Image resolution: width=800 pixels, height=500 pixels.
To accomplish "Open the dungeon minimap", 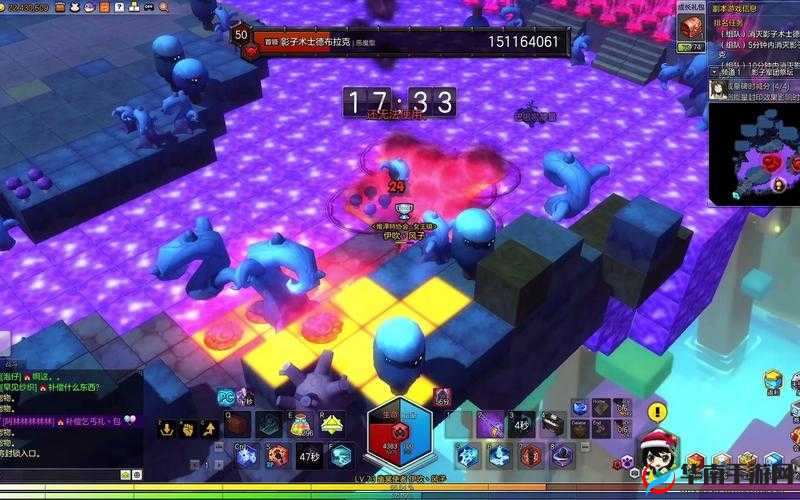I will [x=754, y=154].
